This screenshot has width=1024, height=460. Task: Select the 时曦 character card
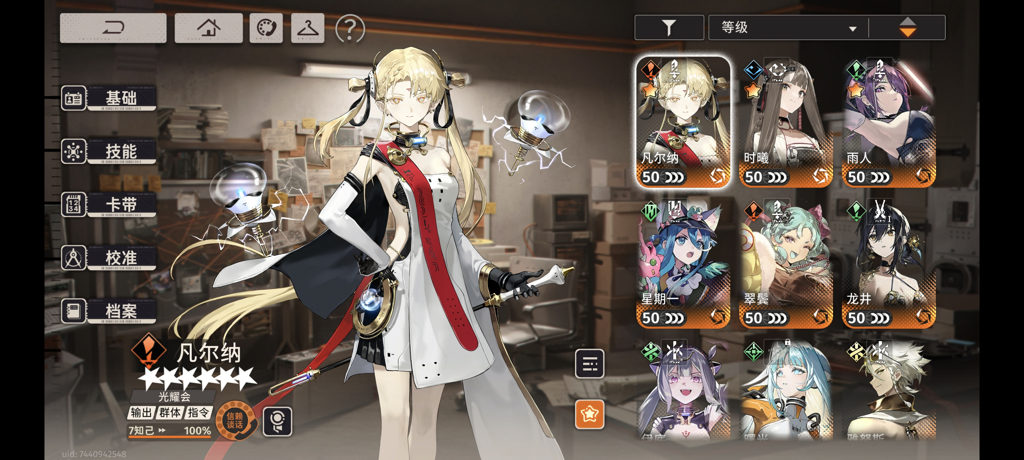tap(786, 122)
